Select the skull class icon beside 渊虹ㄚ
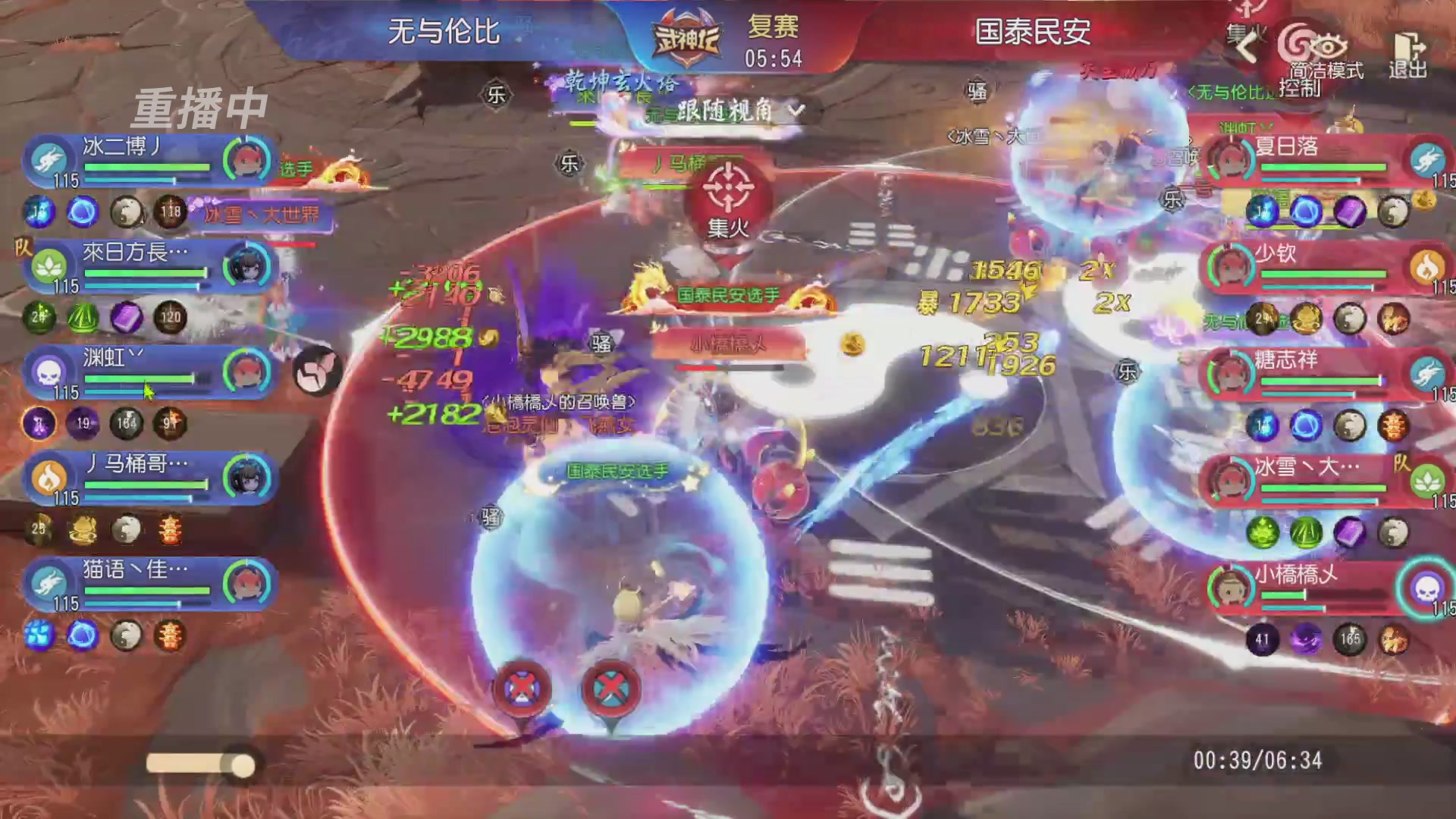Screen dimensions: 1456x819 pos(47,372)
